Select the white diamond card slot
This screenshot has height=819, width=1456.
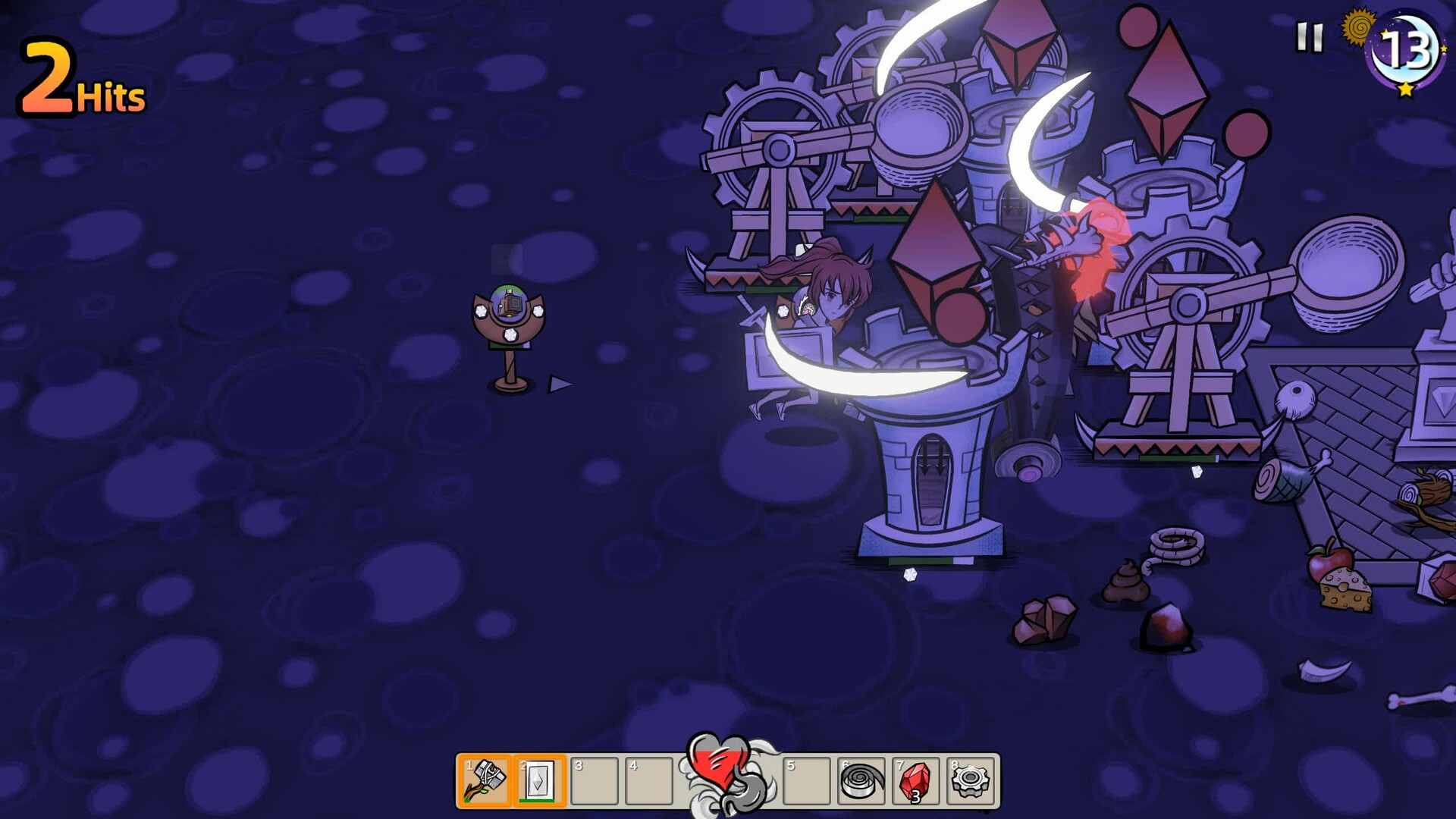pyautogui.click(x=539, y=780)
